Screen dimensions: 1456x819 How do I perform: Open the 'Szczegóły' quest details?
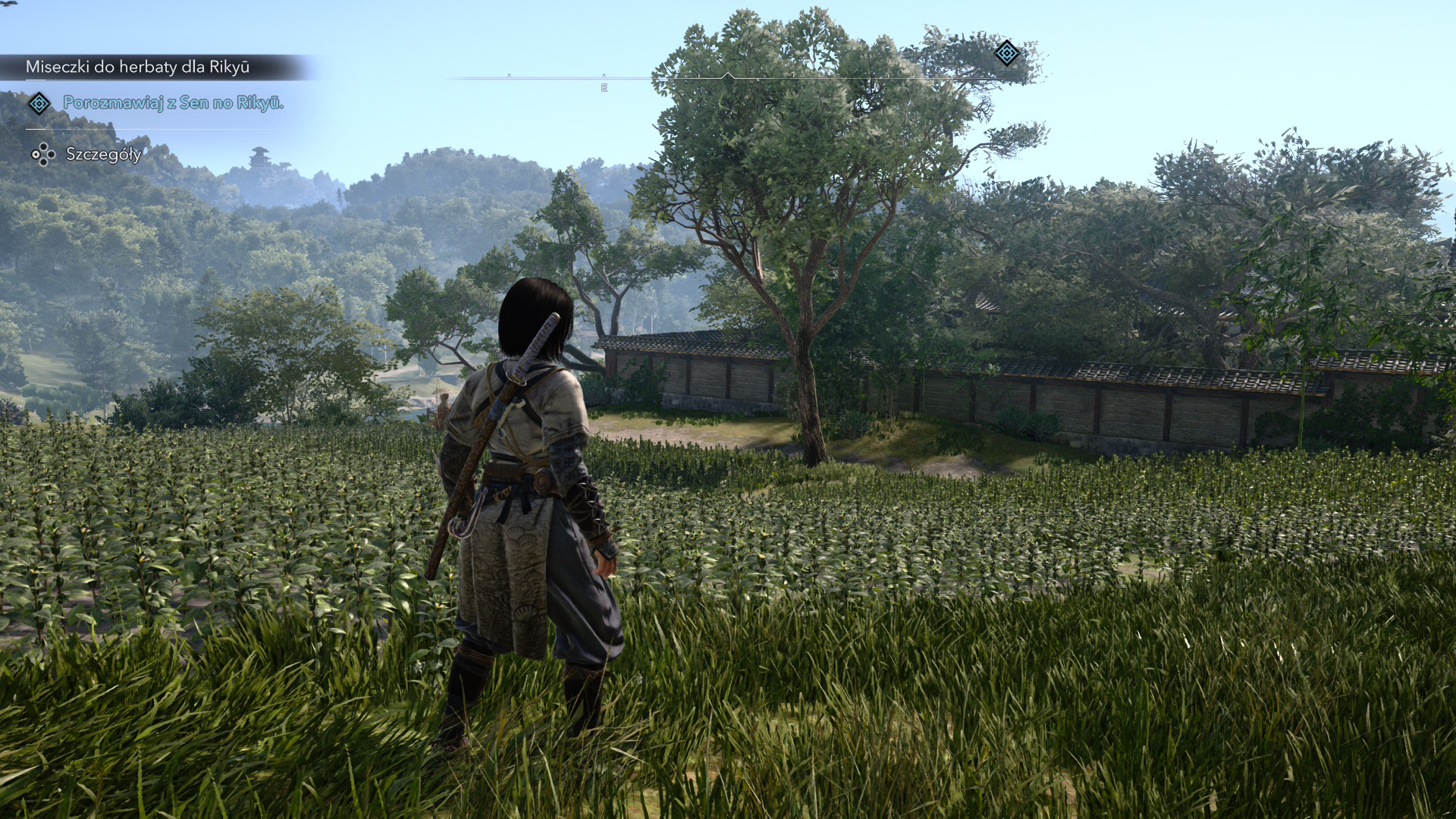(x=103, y=155)
